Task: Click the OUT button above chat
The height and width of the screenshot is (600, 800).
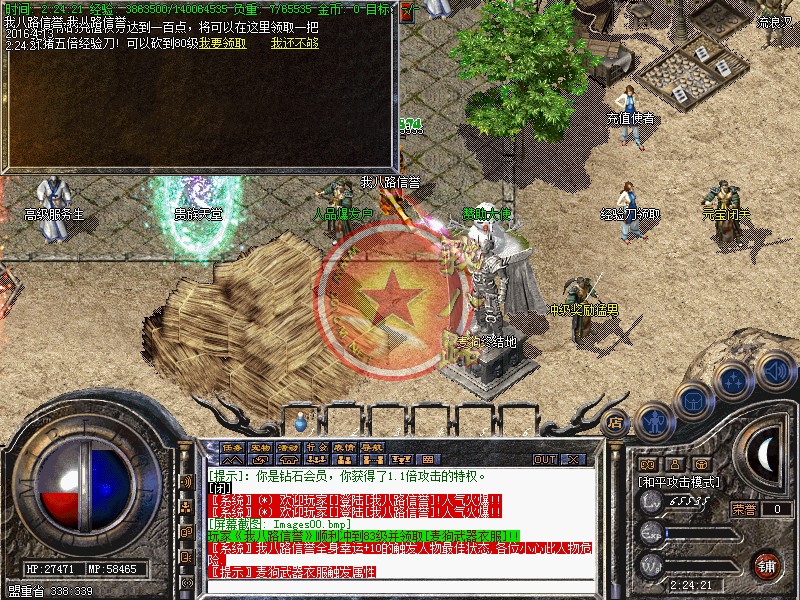Action: tap(544, 459)
